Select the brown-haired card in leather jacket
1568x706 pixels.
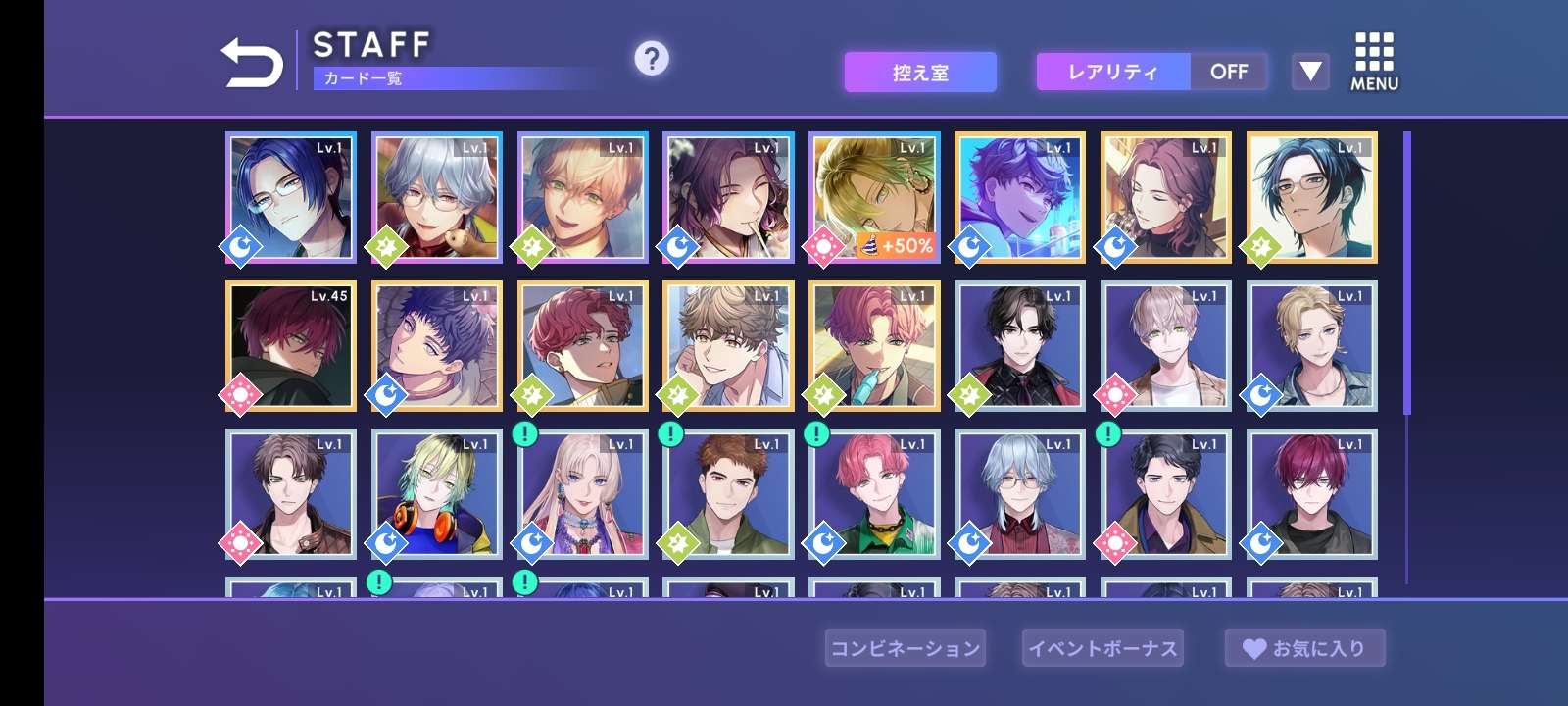291,494
